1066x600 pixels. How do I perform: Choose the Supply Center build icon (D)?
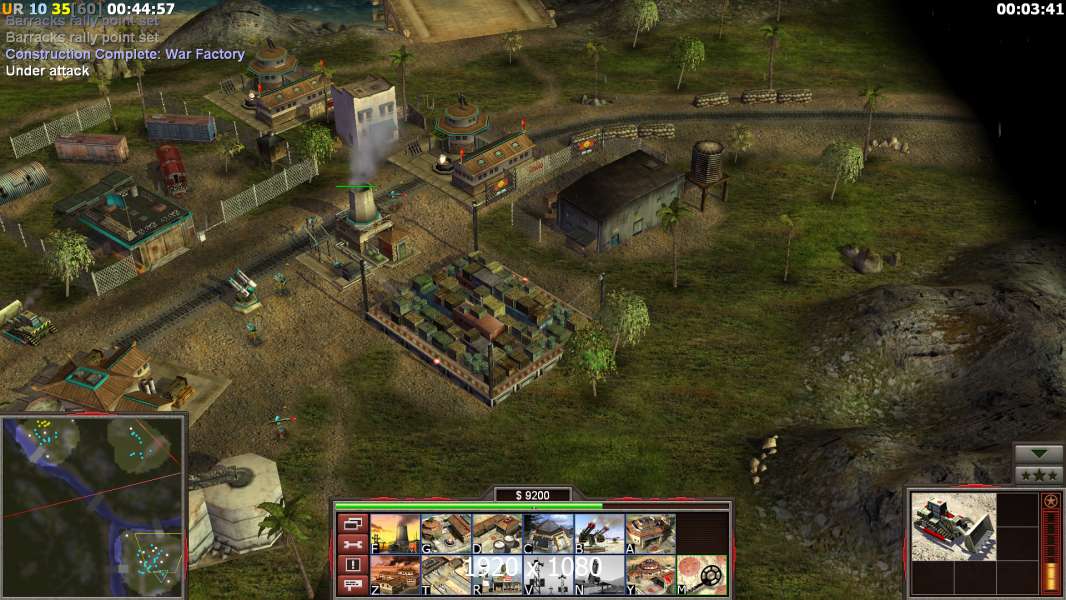click(x=497, y=533)
